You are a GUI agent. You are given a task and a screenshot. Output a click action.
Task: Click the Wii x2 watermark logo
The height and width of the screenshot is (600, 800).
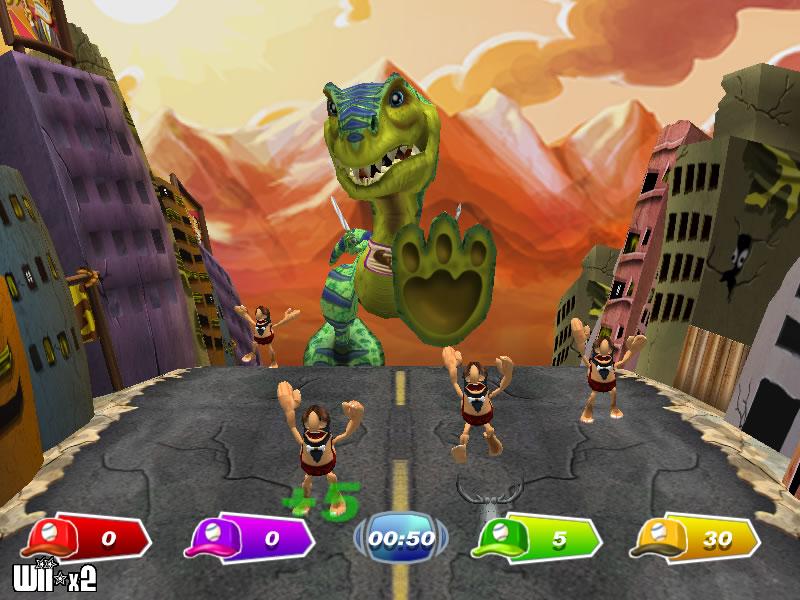[x=52, y=579]
